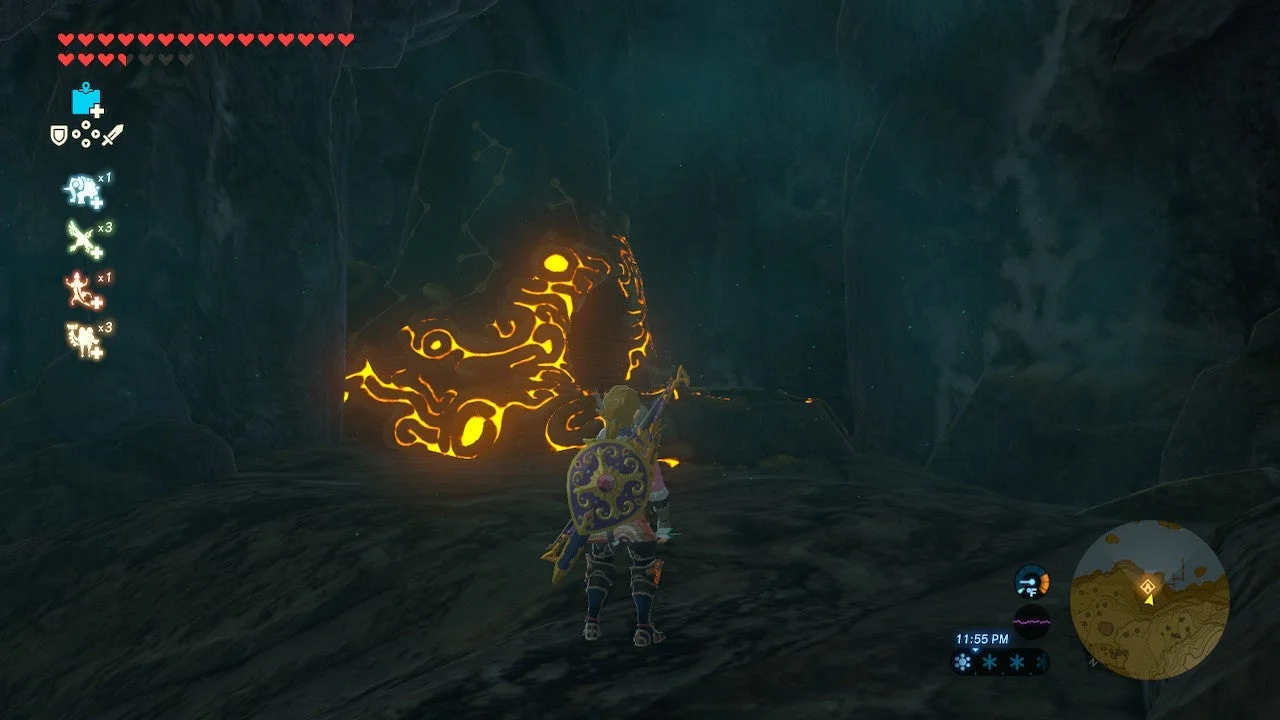Click the N compass letter on the minimap

[1091, 663]
